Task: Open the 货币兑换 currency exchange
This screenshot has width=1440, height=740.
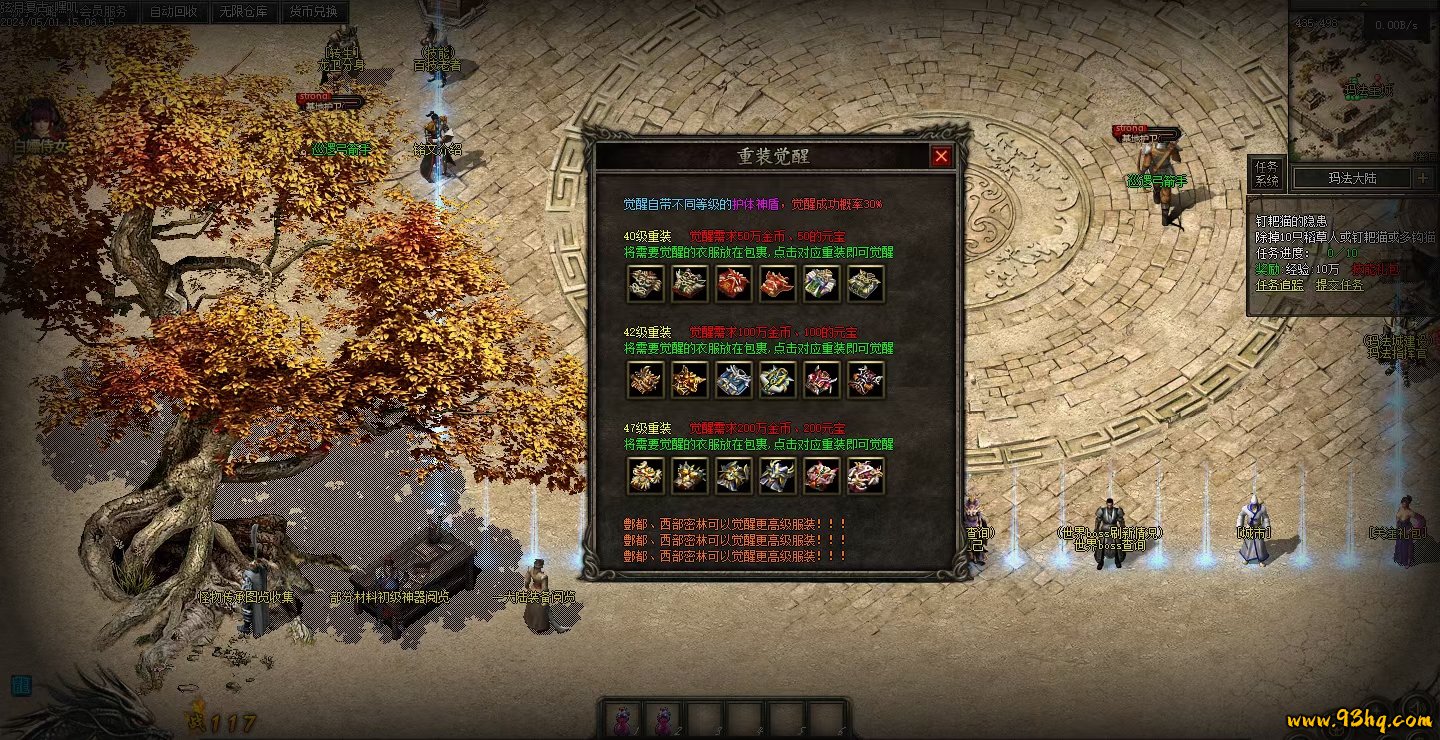Action: (x=314, y=12)
